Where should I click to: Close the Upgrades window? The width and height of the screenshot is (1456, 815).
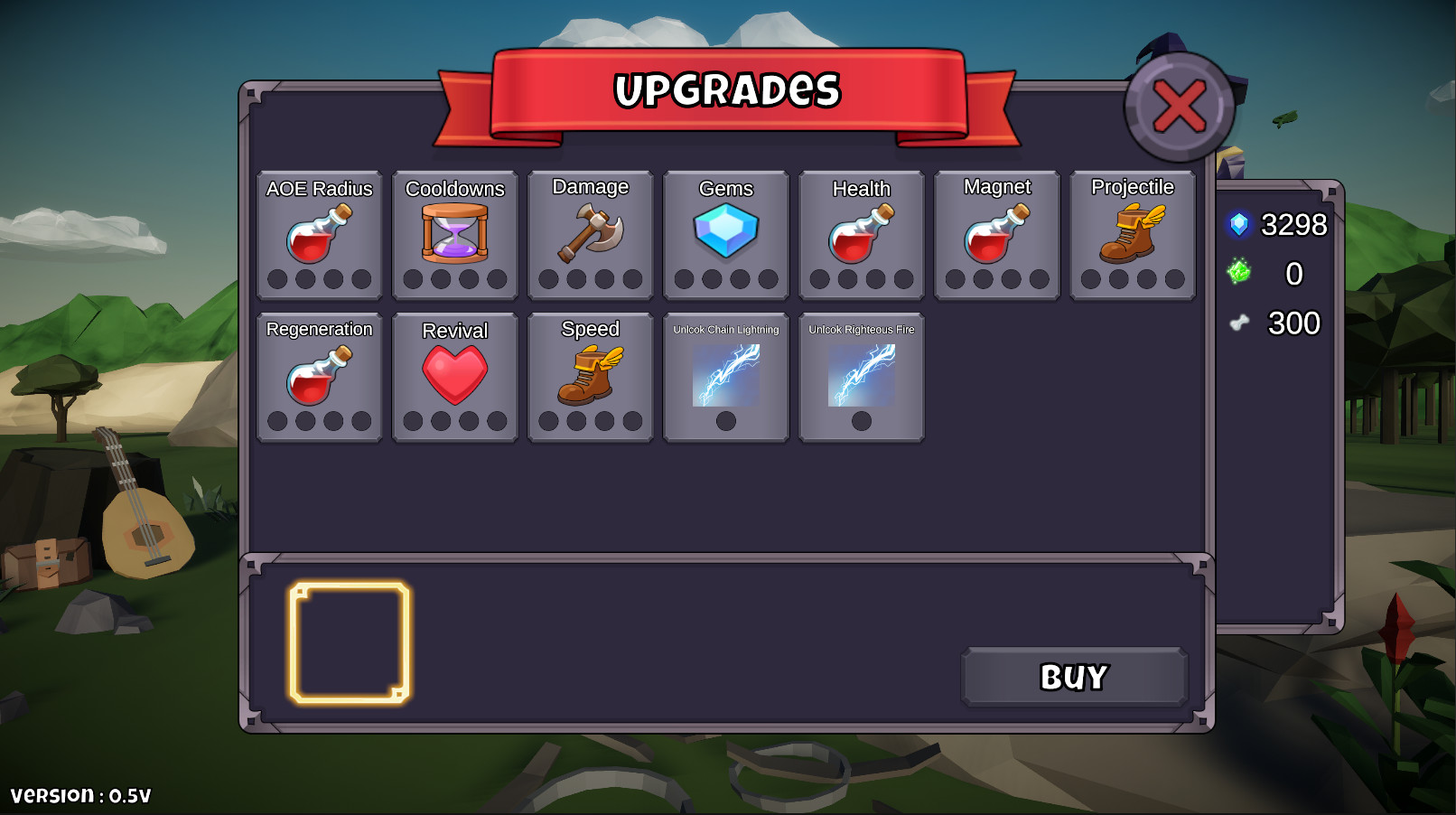tap(1176, 106)
